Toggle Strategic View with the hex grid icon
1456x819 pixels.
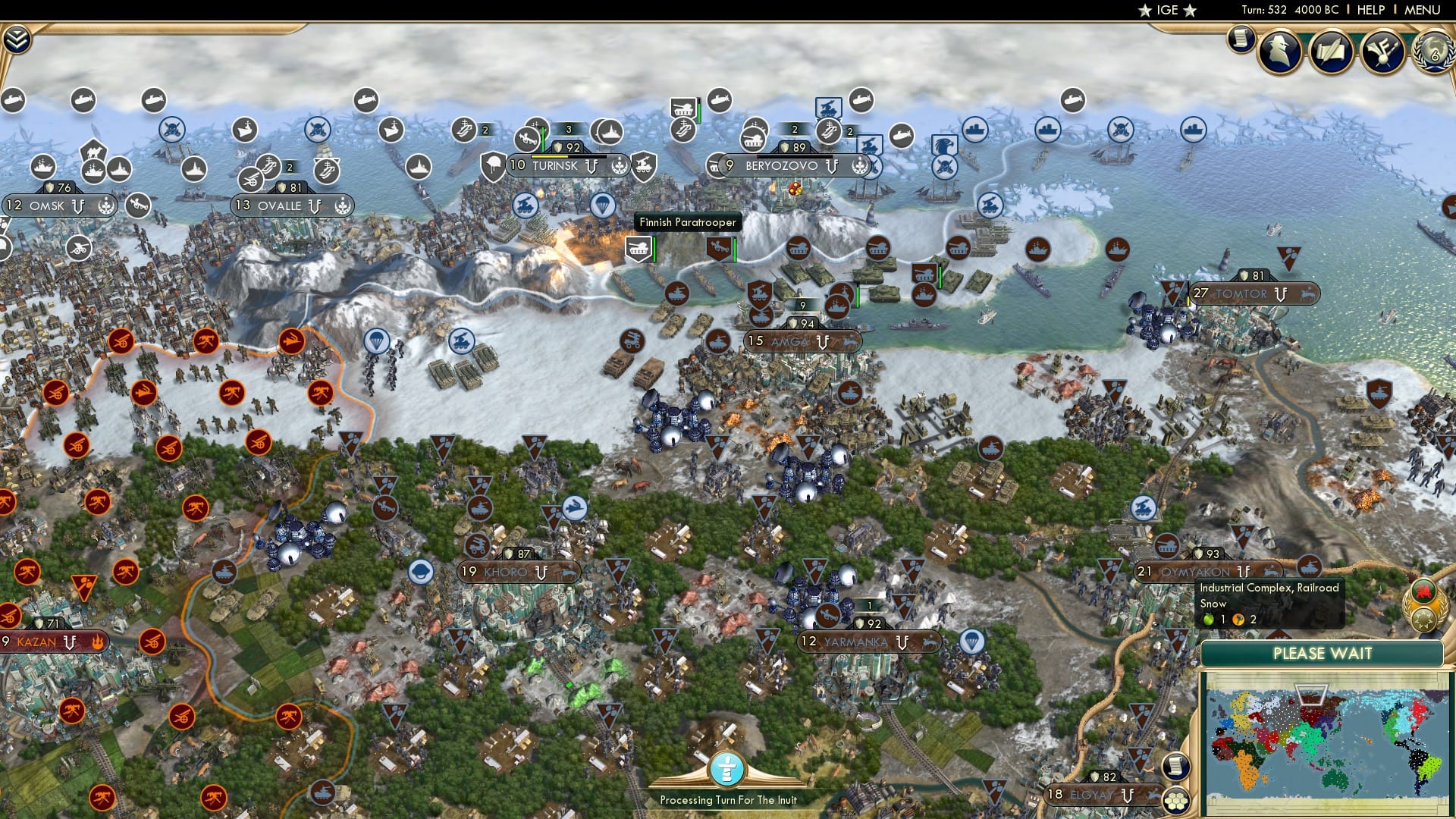point(1175,801)
